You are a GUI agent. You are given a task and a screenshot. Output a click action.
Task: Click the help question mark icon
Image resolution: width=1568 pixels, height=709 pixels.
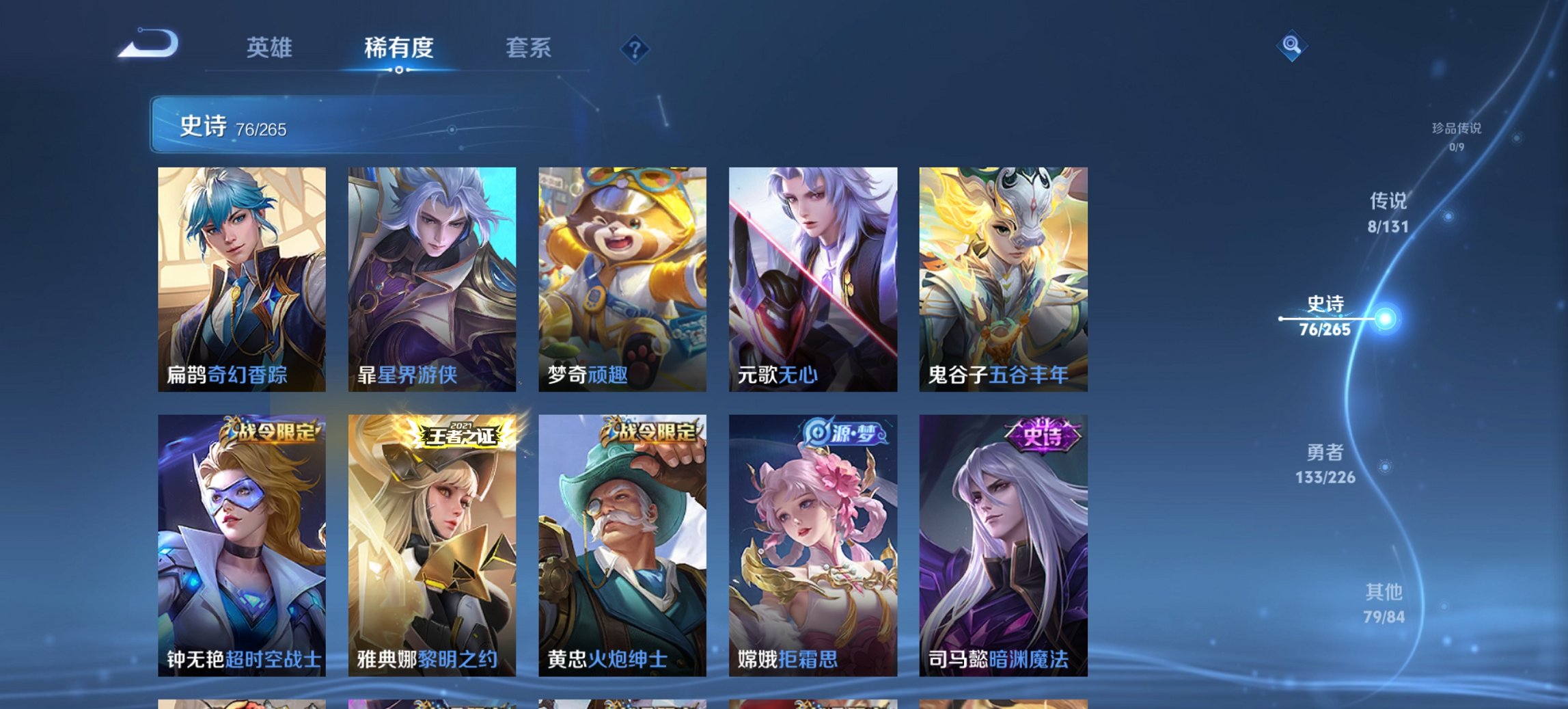coord(635,48)
